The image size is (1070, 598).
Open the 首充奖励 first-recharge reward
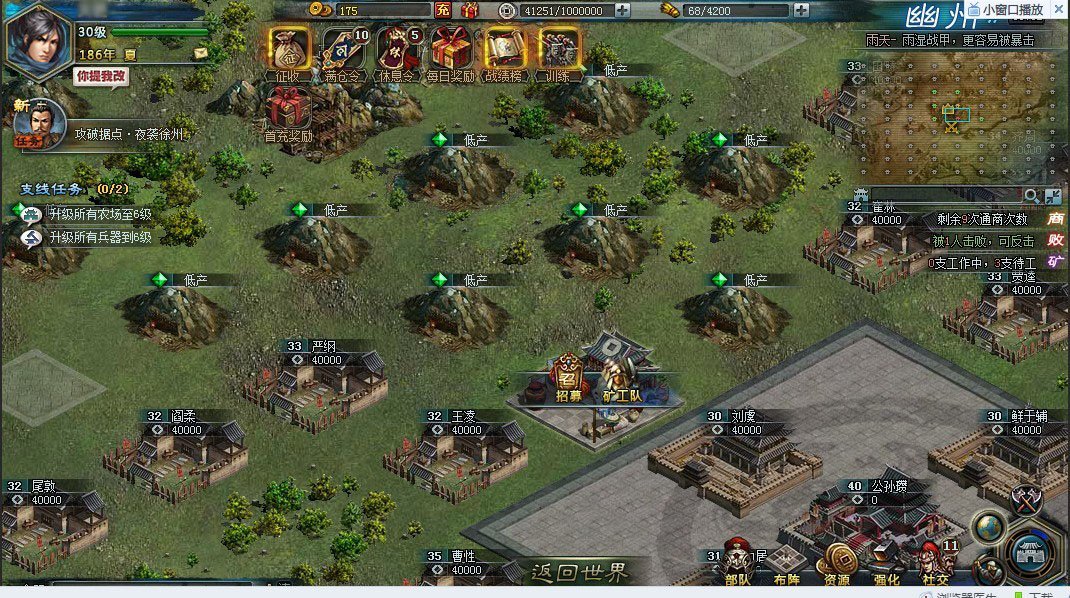pos(288,108)
